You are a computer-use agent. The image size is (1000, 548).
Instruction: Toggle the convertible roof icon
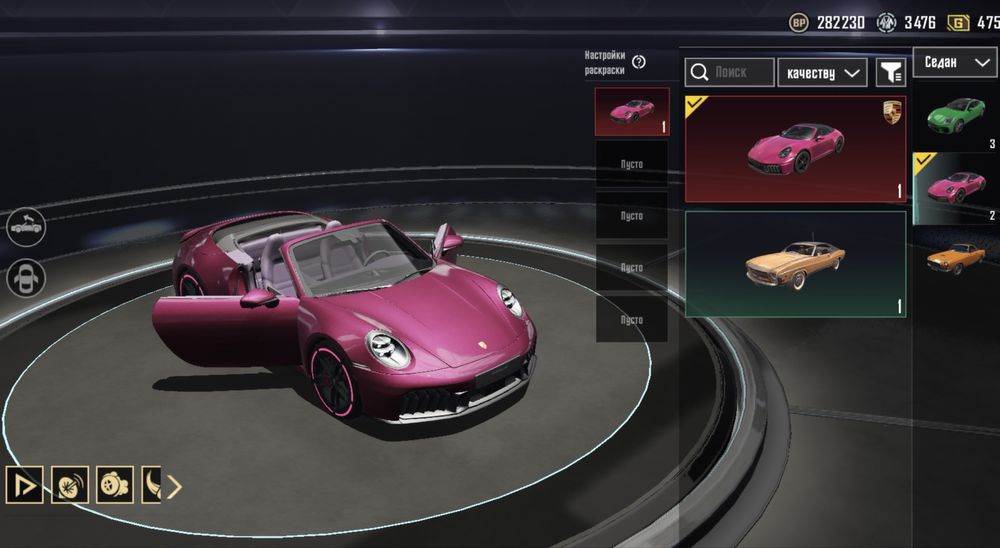click(26, 227)
